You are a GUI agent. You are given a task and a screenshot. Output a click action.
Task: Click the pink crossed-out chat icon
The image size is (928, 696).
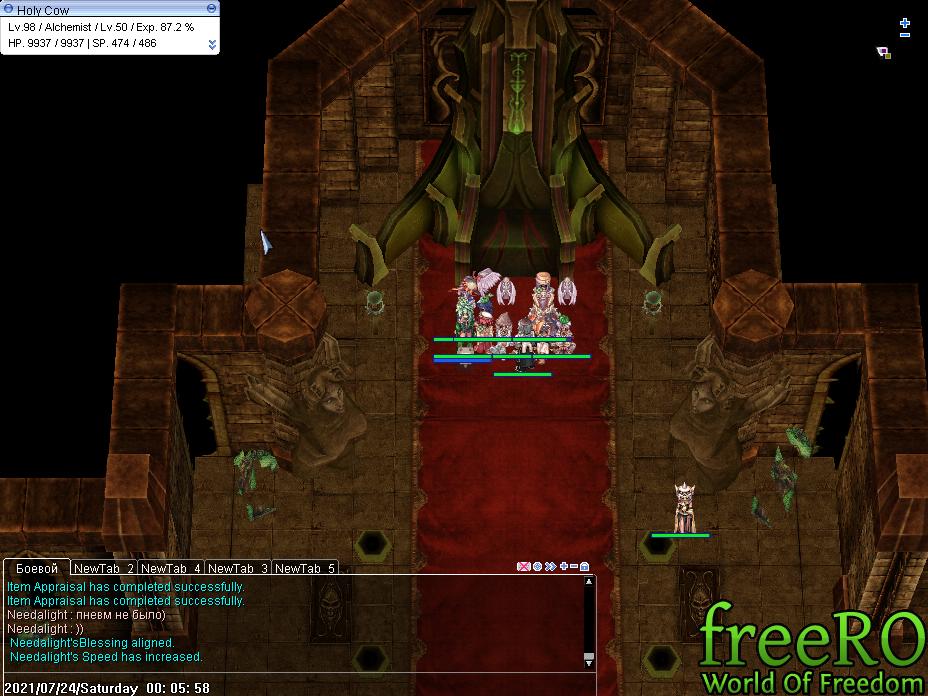(x=523, y=567)
